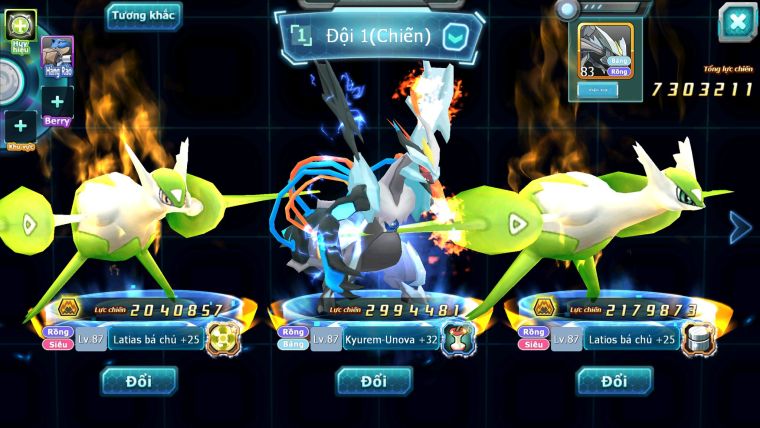Go to the next page with right arrow
This screenshot has height=428, width=760.
(739, 228)
